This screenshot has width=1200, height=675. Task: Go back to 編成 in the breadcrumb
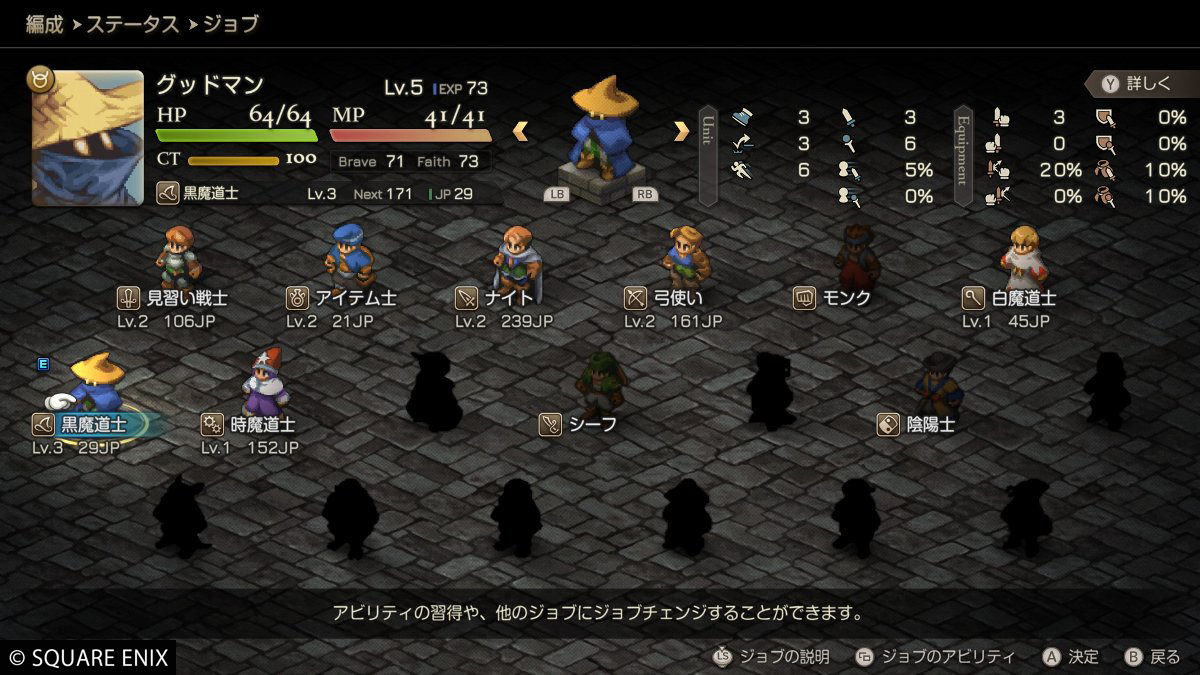tap(44, 24)
